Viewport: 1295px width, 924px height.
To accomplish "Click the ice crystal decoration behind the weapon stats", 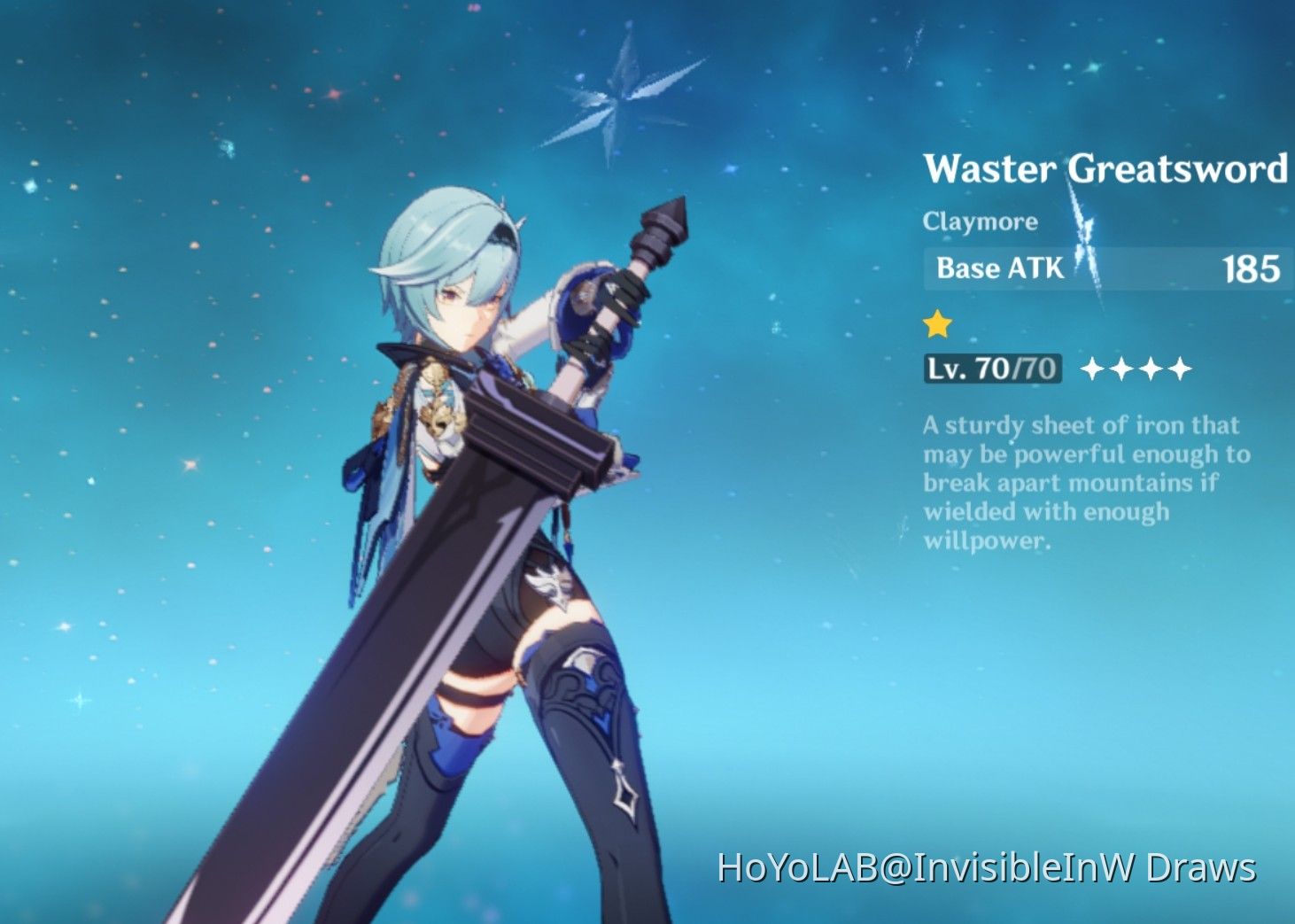I will [1088, 248].
